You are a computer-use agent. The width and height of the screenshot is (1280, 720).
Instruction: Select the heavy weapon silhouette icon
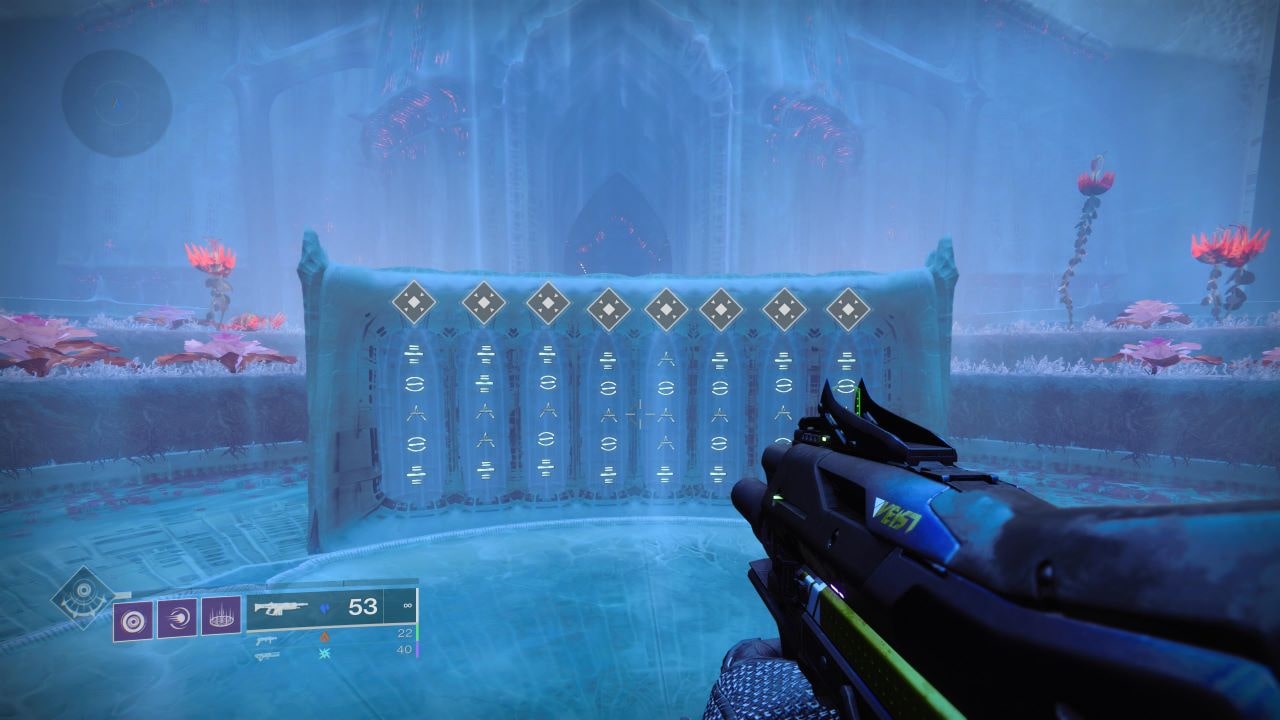(x=265, y=656)
